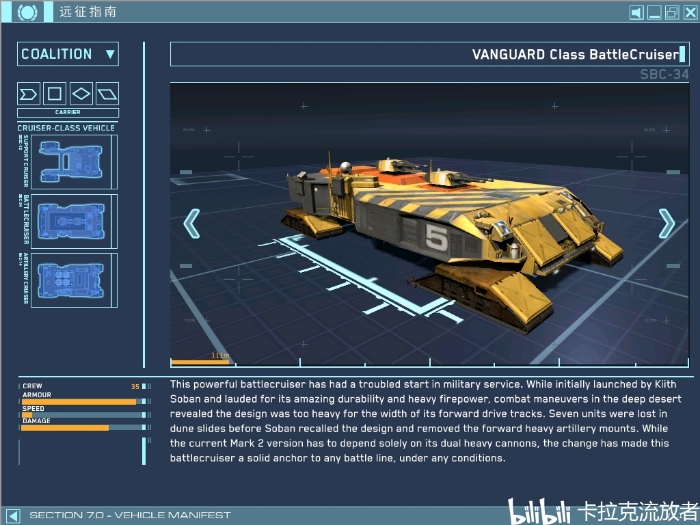Restore the window size using overlapping-squares button
700x525 pixels.
pyautogui.click(x=672, y=13)
